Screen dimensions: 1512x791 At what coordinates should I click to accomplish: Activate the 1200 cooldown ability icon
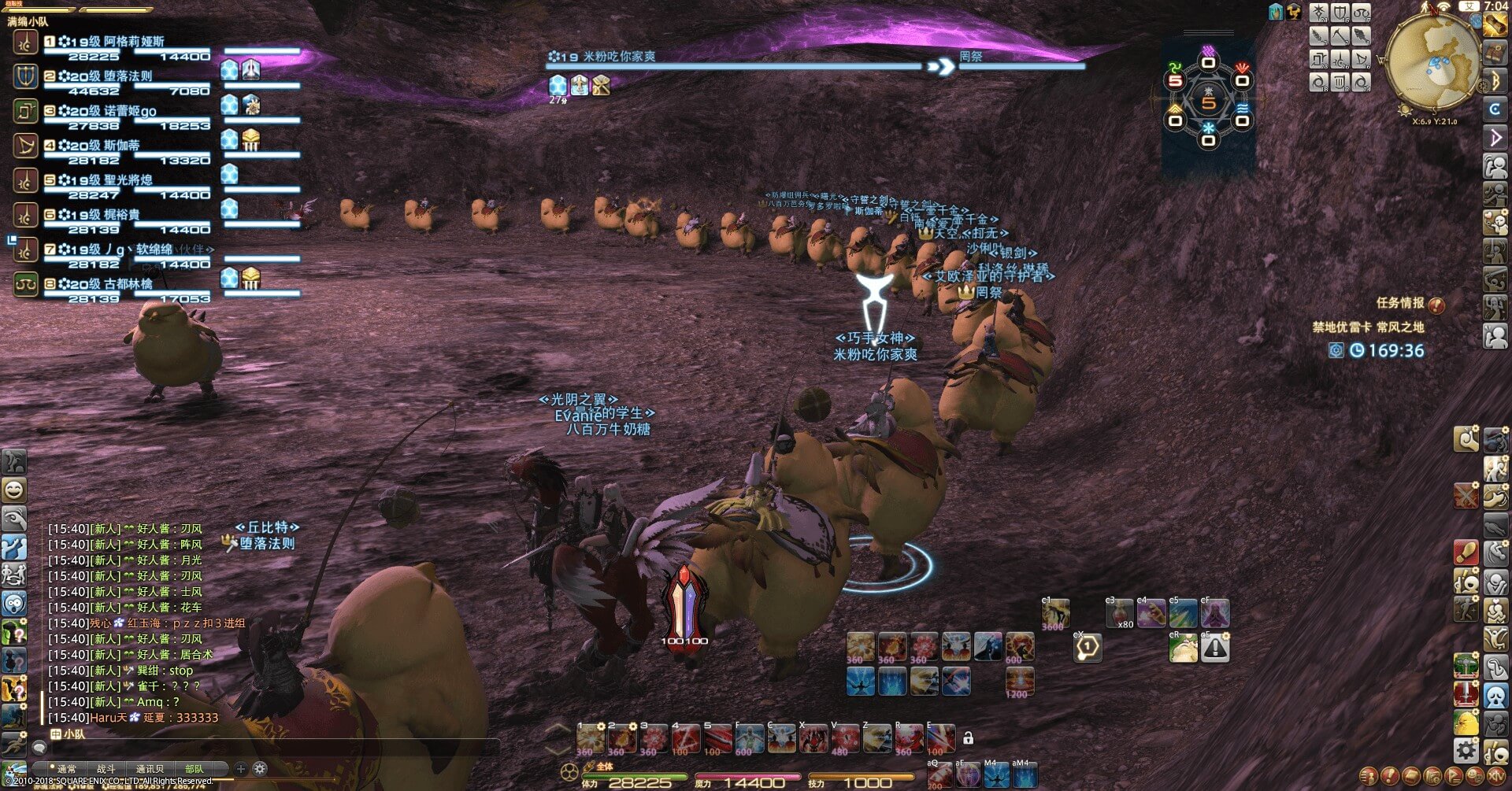pyautogui.click(x=1019, y=682)
